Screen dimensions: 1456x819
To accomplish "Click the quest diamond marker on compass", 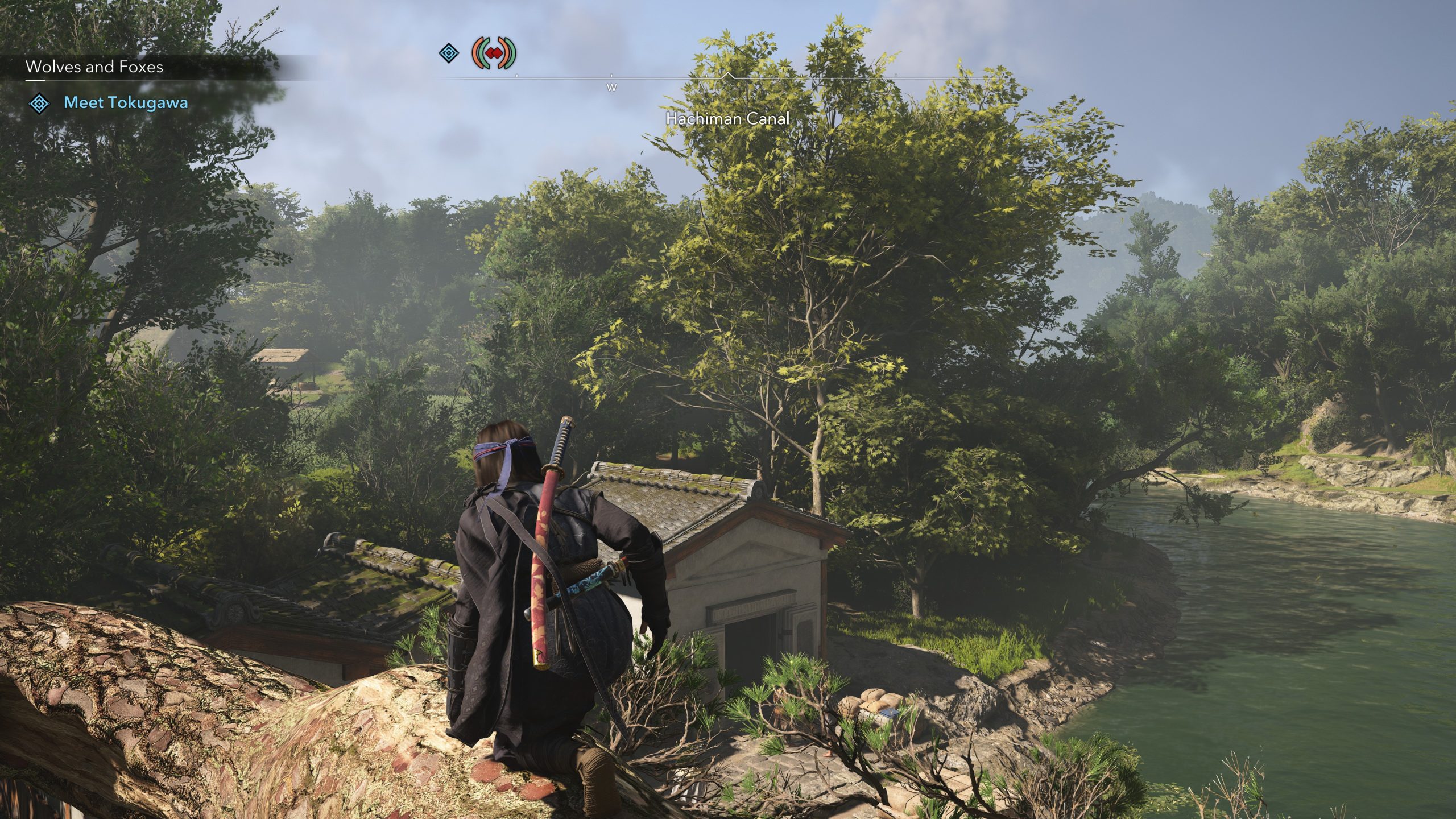I will [x=449, y=53].
